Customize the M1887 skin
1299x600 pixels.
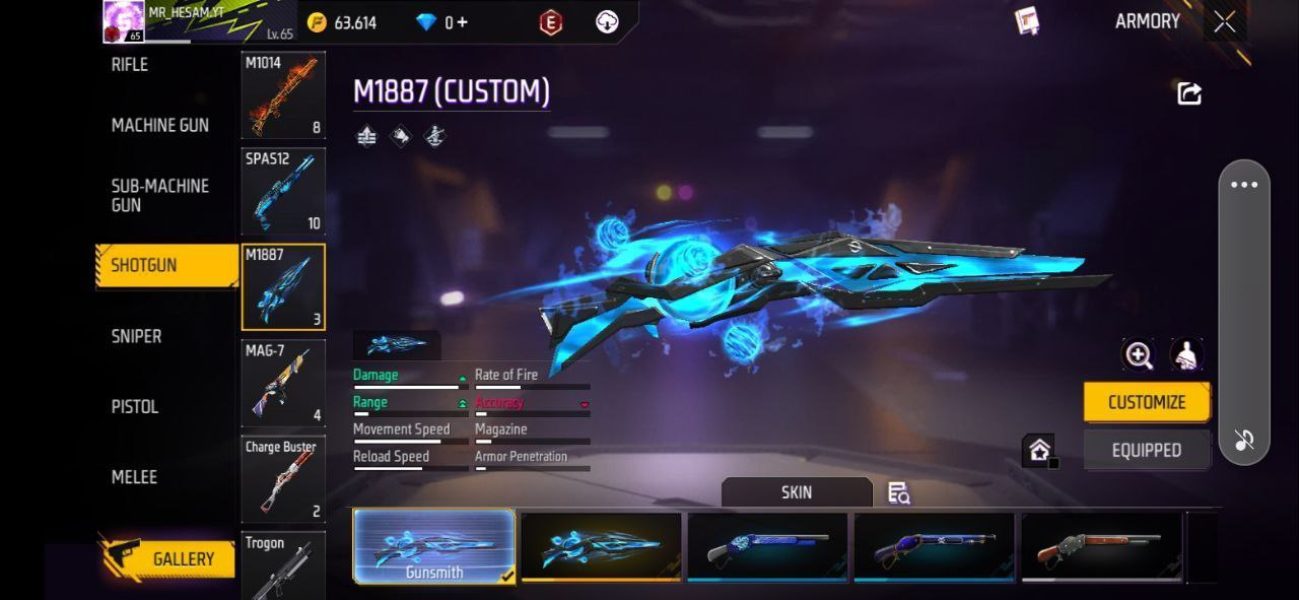tap(1146, 402)
